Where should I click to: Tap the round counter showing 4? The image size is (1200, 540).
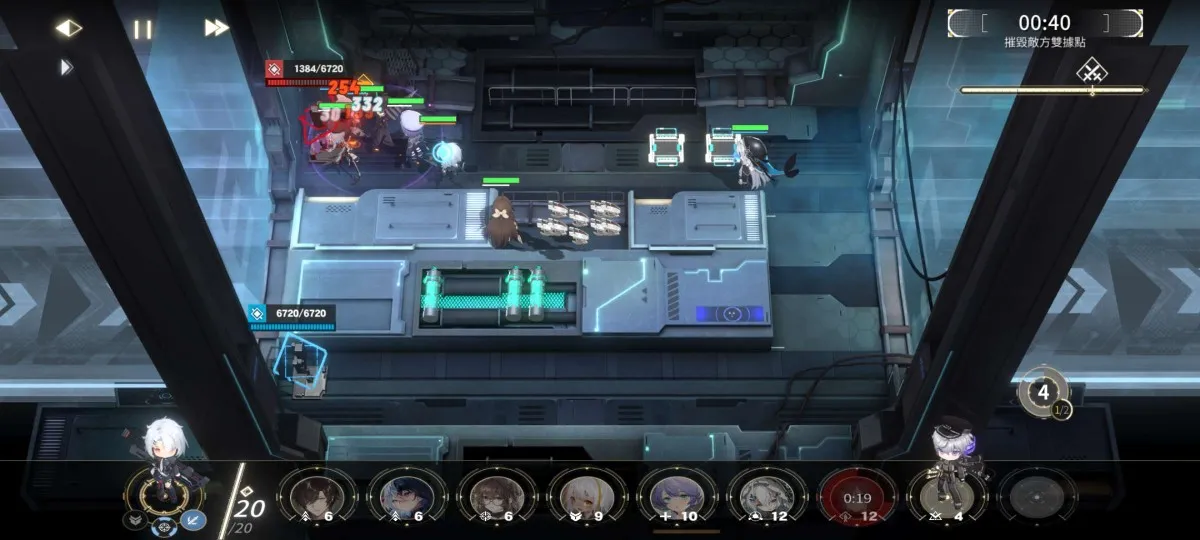(x=1043, y=392)
